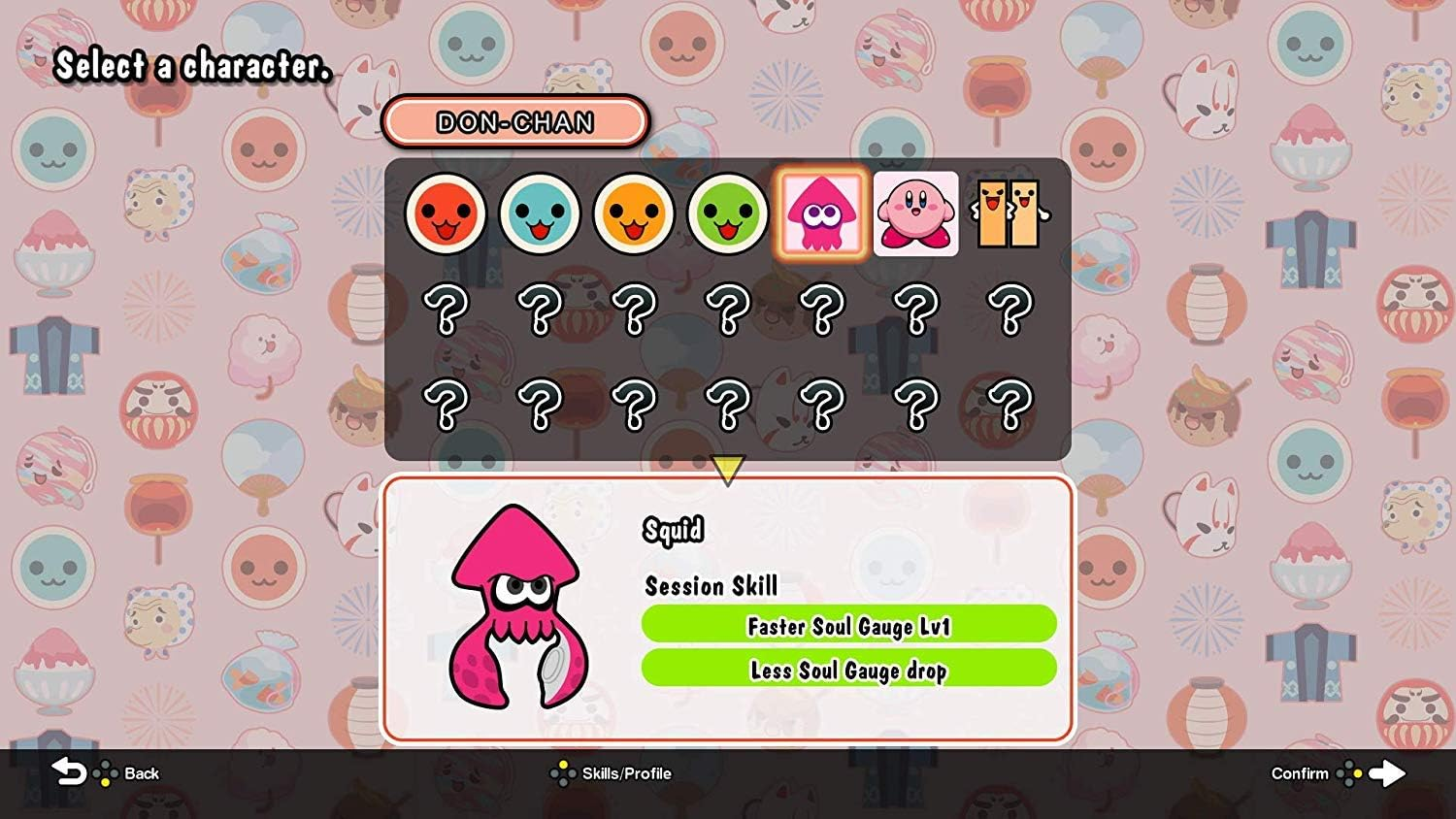This screenshot has height=819, width=1456.
Task: Click the middle question mark in second row
Action: pyautogui.click(x=728, y=309)
